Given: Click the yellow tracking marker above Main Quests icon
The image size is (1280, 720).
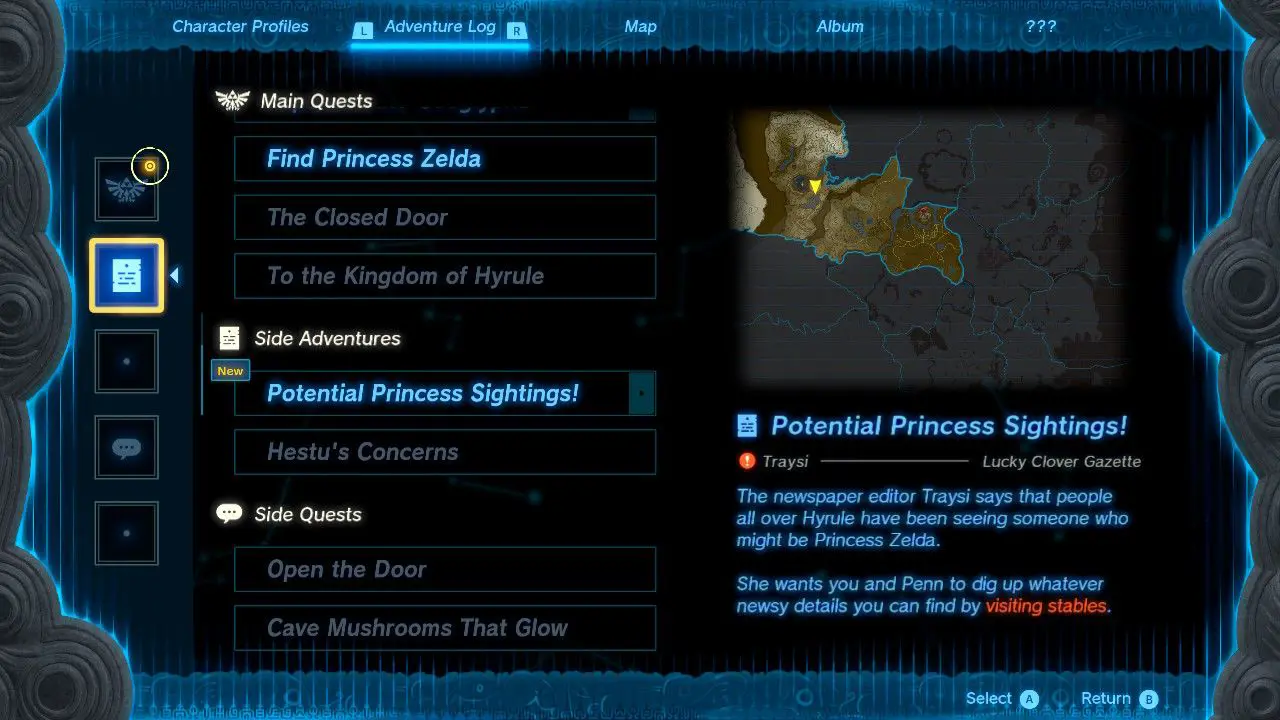Looking at the screenshot, I should point(149,166).
